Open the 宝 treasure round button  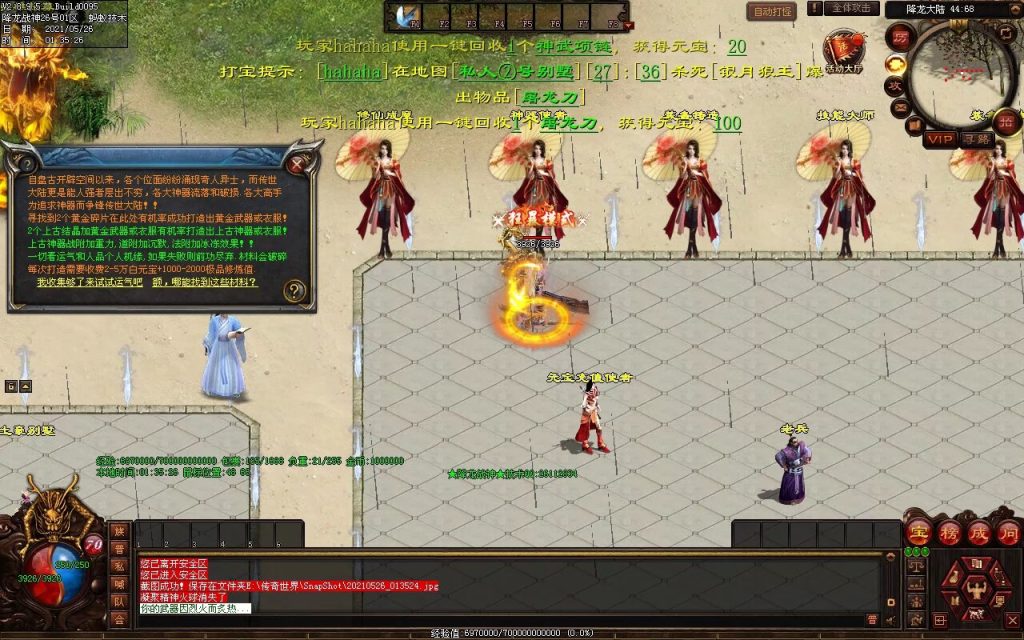pyautogui.click(x=918, y=531)
